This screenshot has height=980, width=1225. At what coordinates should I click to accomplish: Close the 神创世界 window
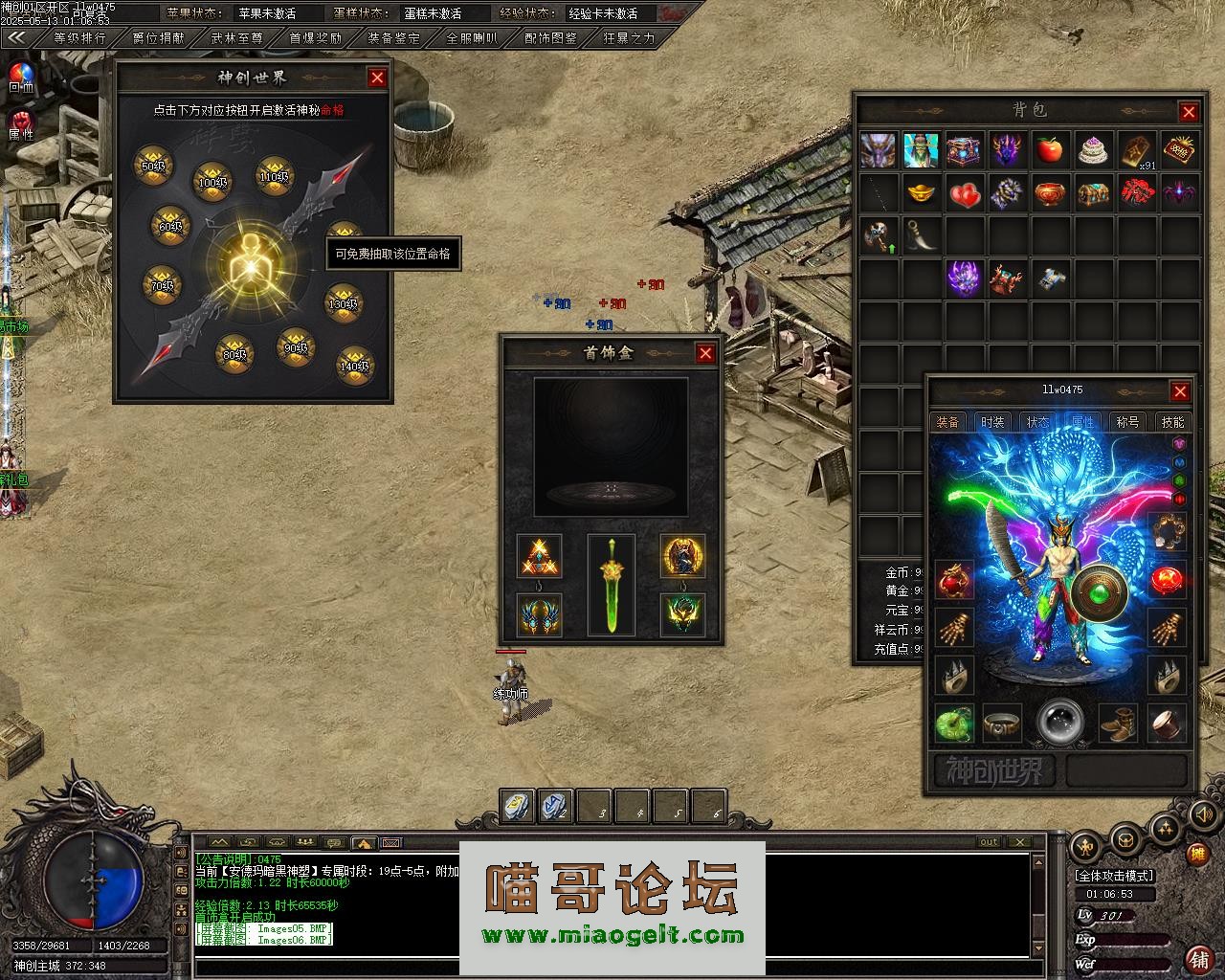[377, 78]
